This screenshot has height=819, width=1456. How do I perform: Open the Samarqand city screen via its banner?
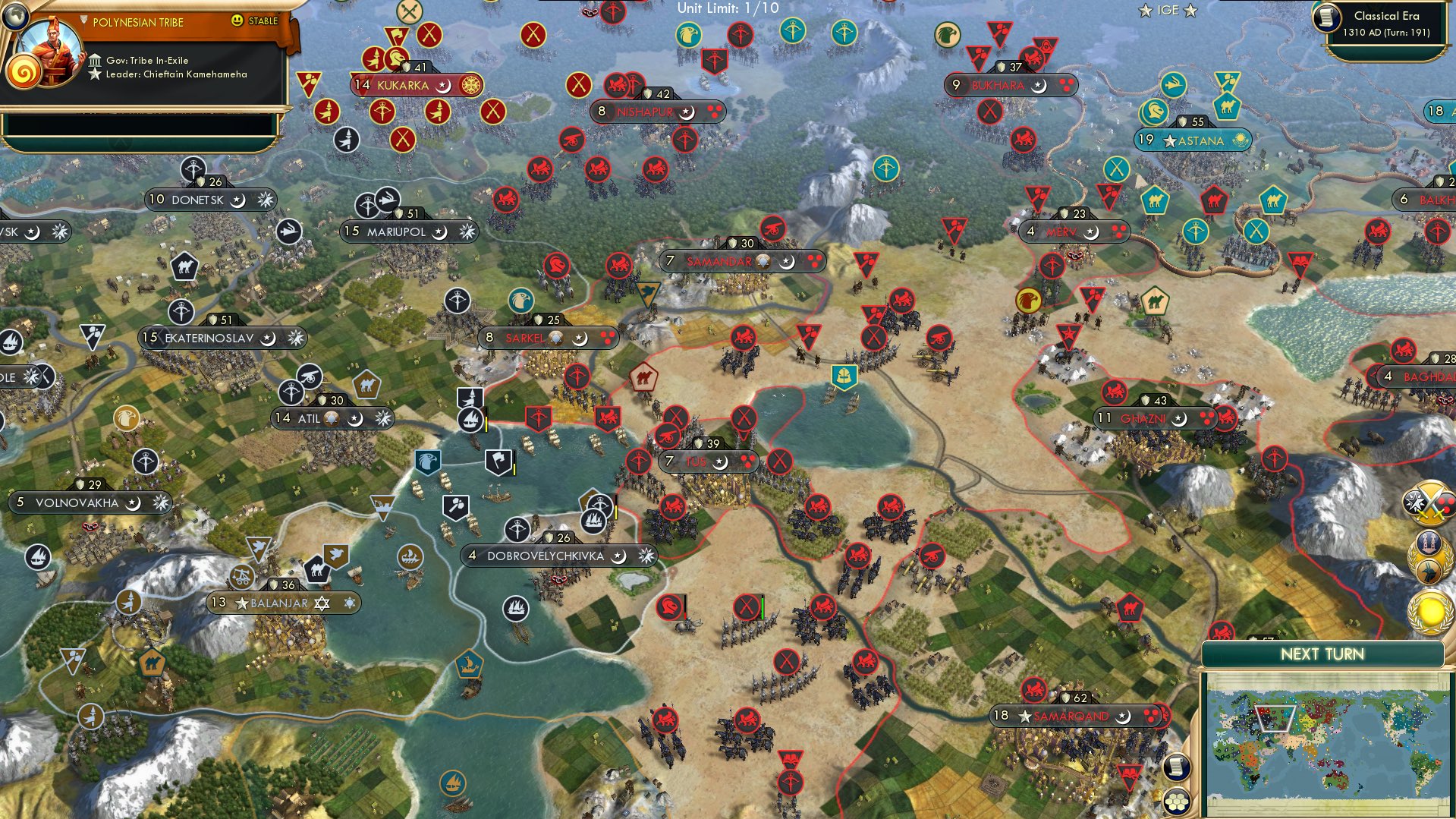(x=1072, y=715)
